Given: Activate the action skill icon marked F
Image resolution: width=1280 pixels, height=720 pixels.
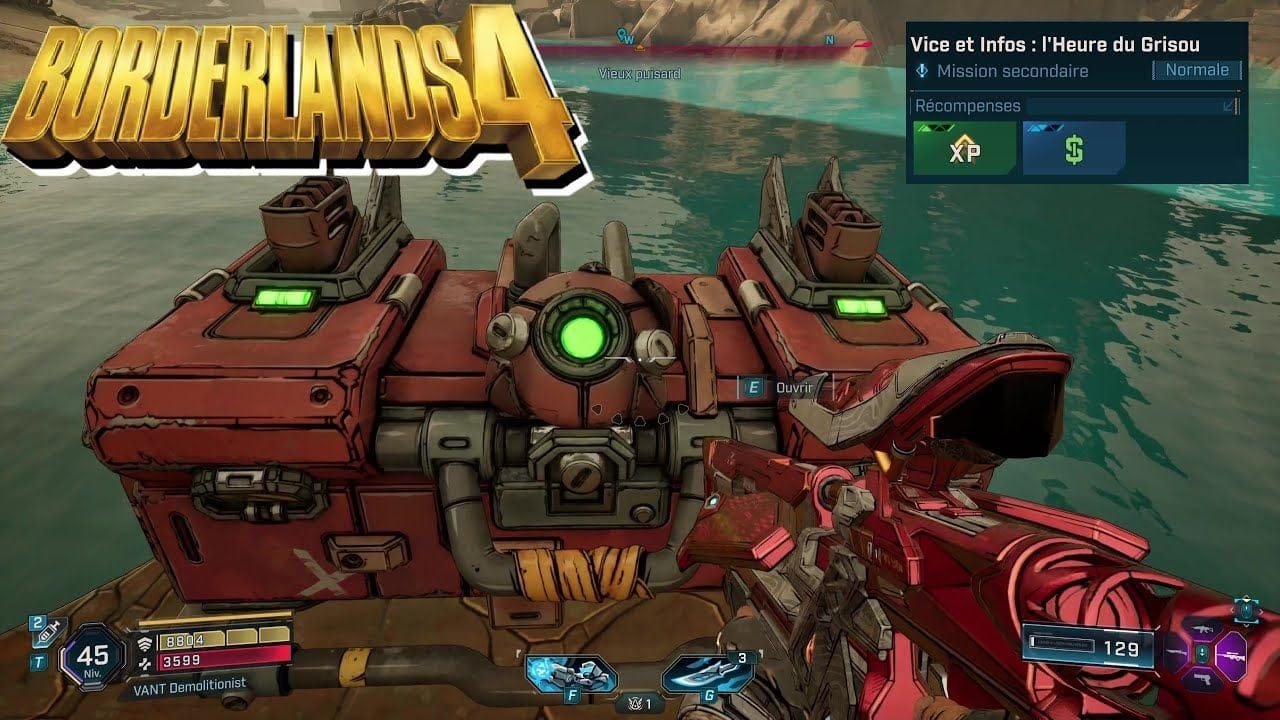Looking at the screenshot, I should (570, 672).
